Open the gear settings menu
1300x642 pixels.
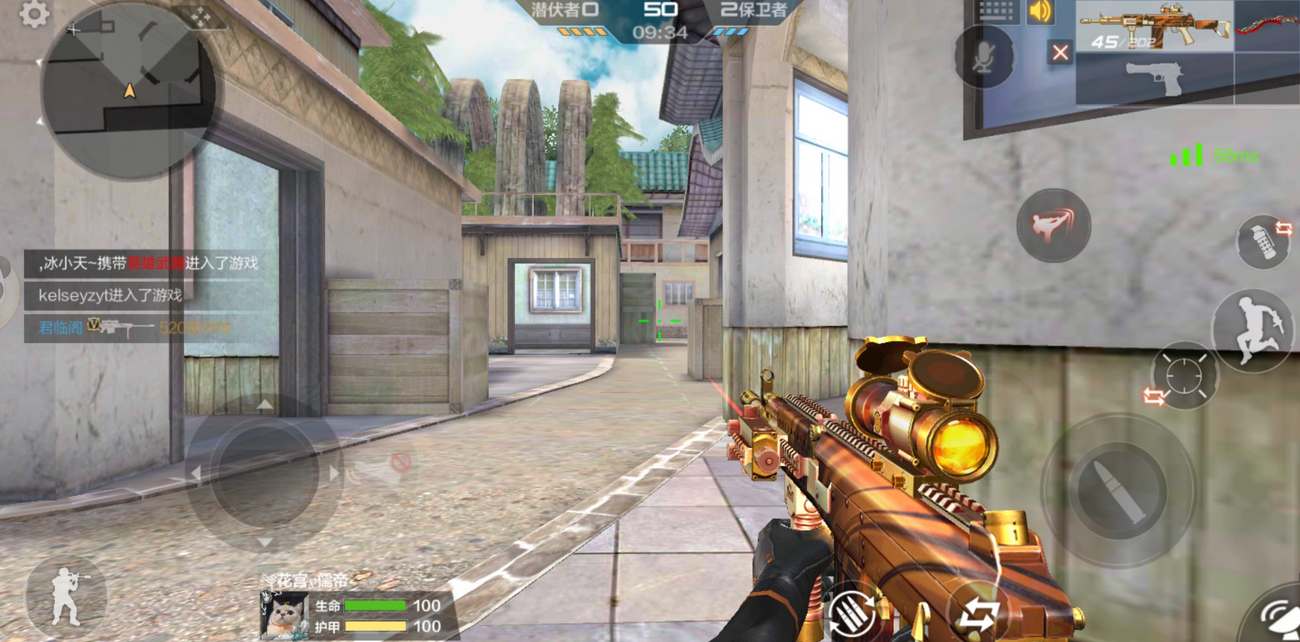(34, 14)
